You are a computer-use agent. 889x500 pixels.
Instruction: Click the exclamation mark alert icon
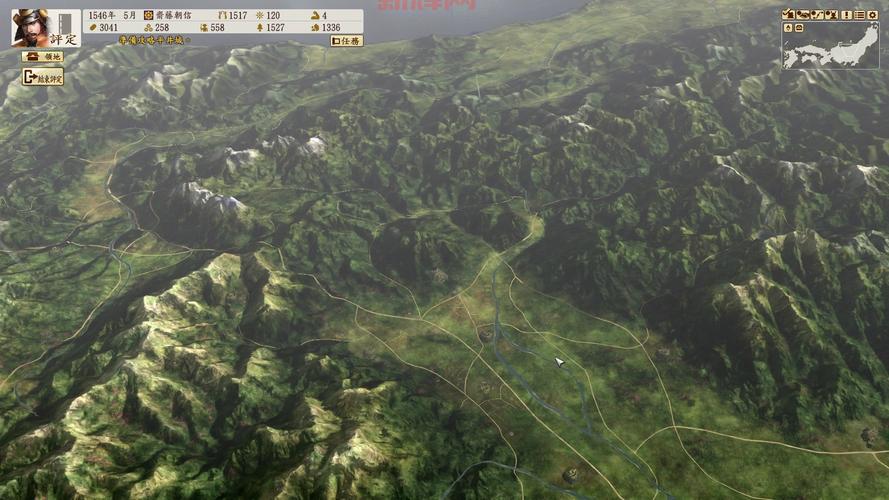pos(845,14)
